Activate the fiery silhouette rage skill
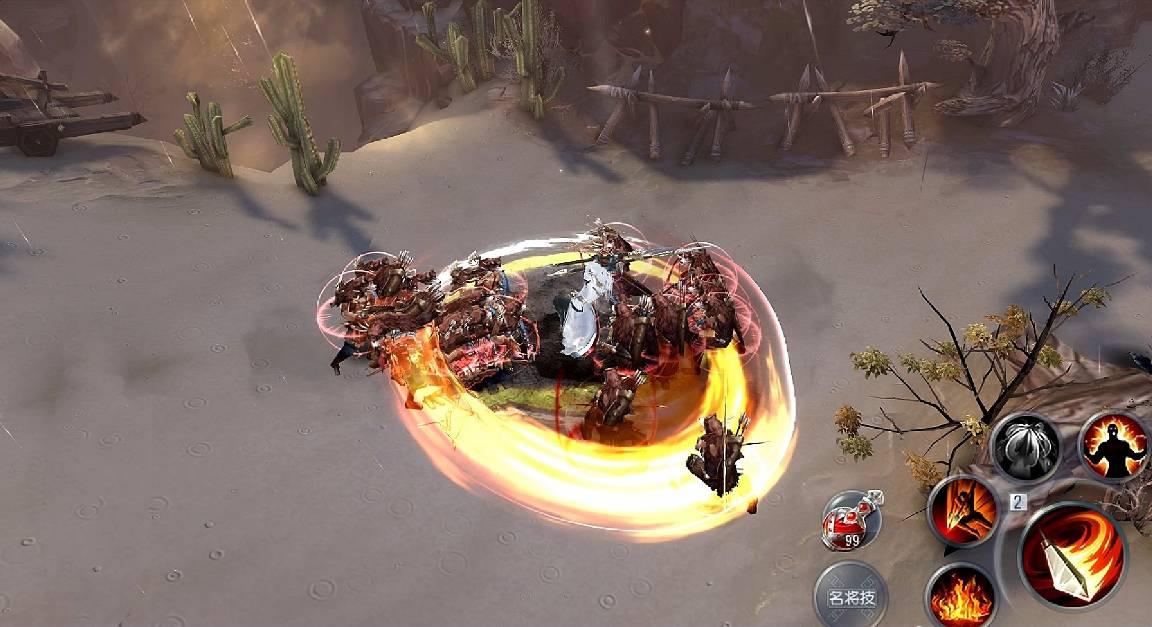 click(x=1113, y=447)
